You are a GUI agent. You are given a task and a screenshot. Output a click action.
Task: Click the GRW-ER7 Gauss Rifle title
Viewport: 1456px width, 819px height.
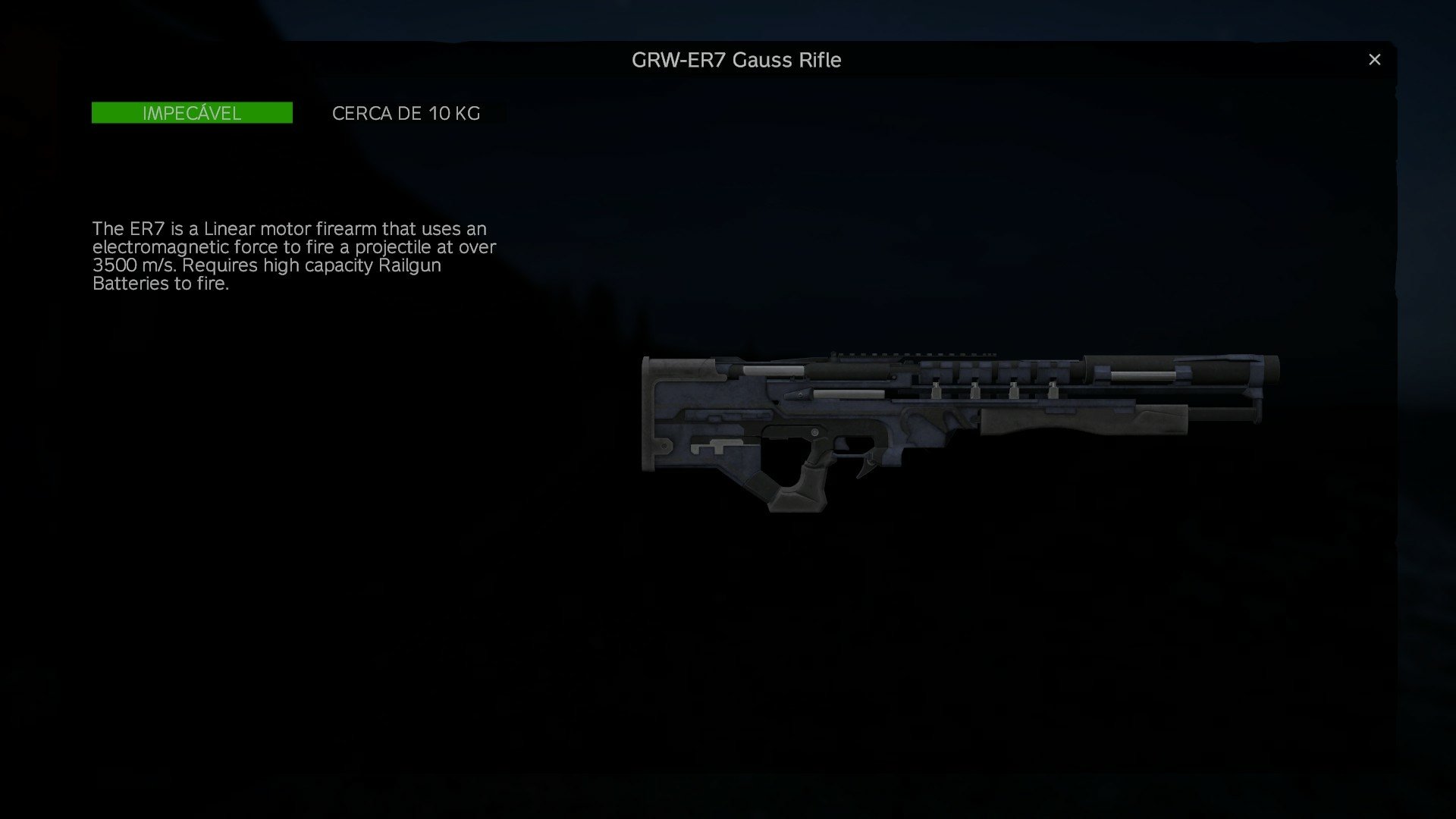736,60
